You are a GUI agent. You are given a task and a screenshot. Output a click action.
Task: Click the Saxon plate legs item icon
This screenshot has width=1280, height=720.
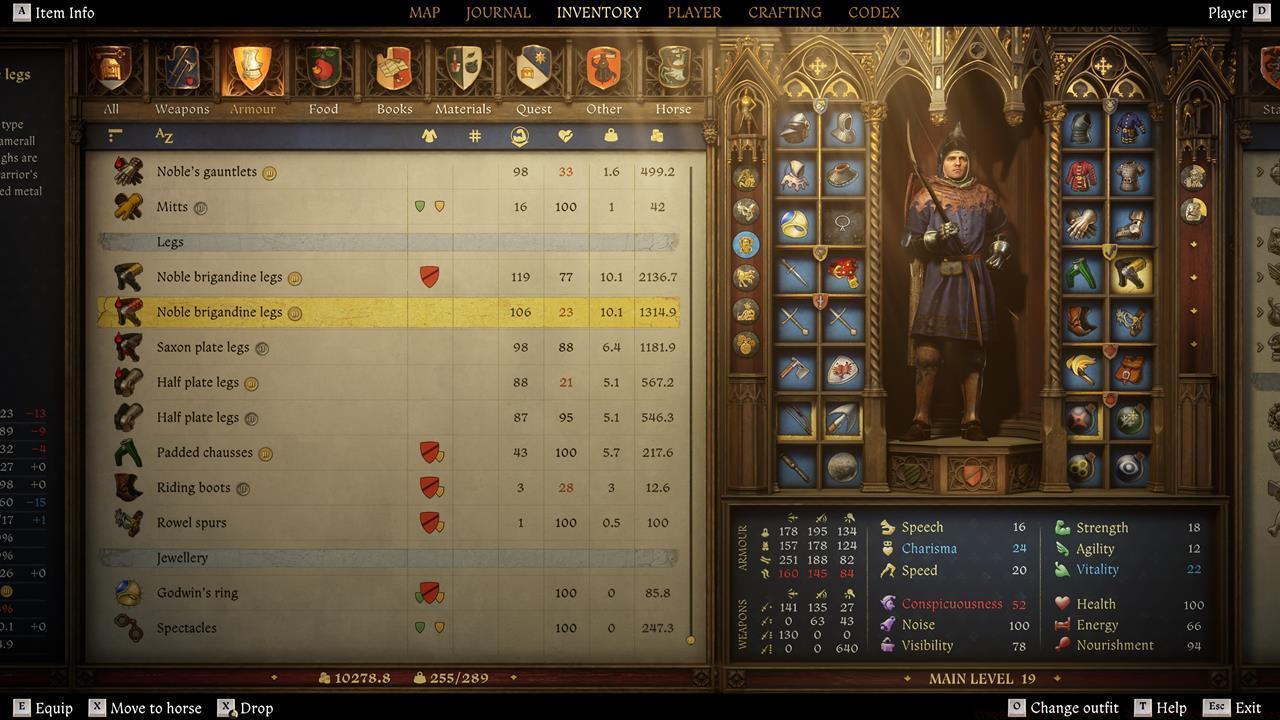[x=127, y=347]
